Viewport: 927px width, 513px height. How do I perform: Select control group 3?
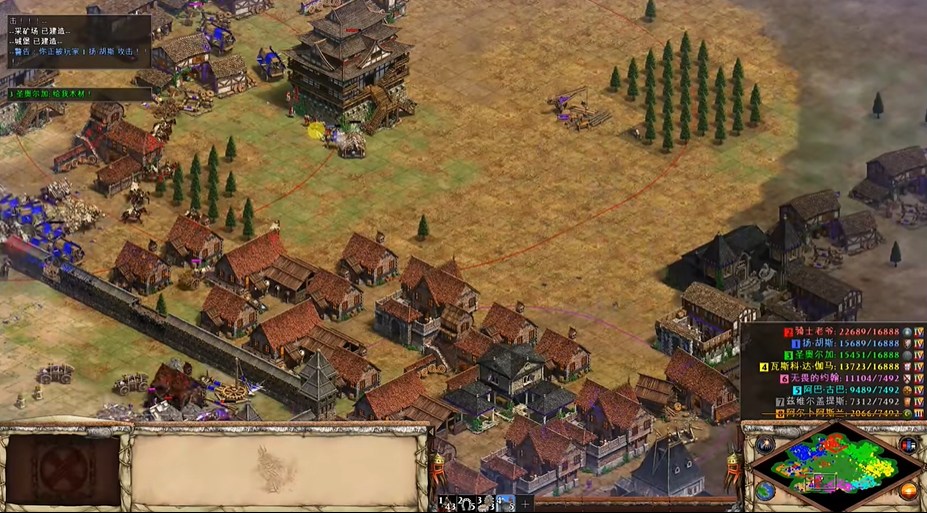coord(485,502)
